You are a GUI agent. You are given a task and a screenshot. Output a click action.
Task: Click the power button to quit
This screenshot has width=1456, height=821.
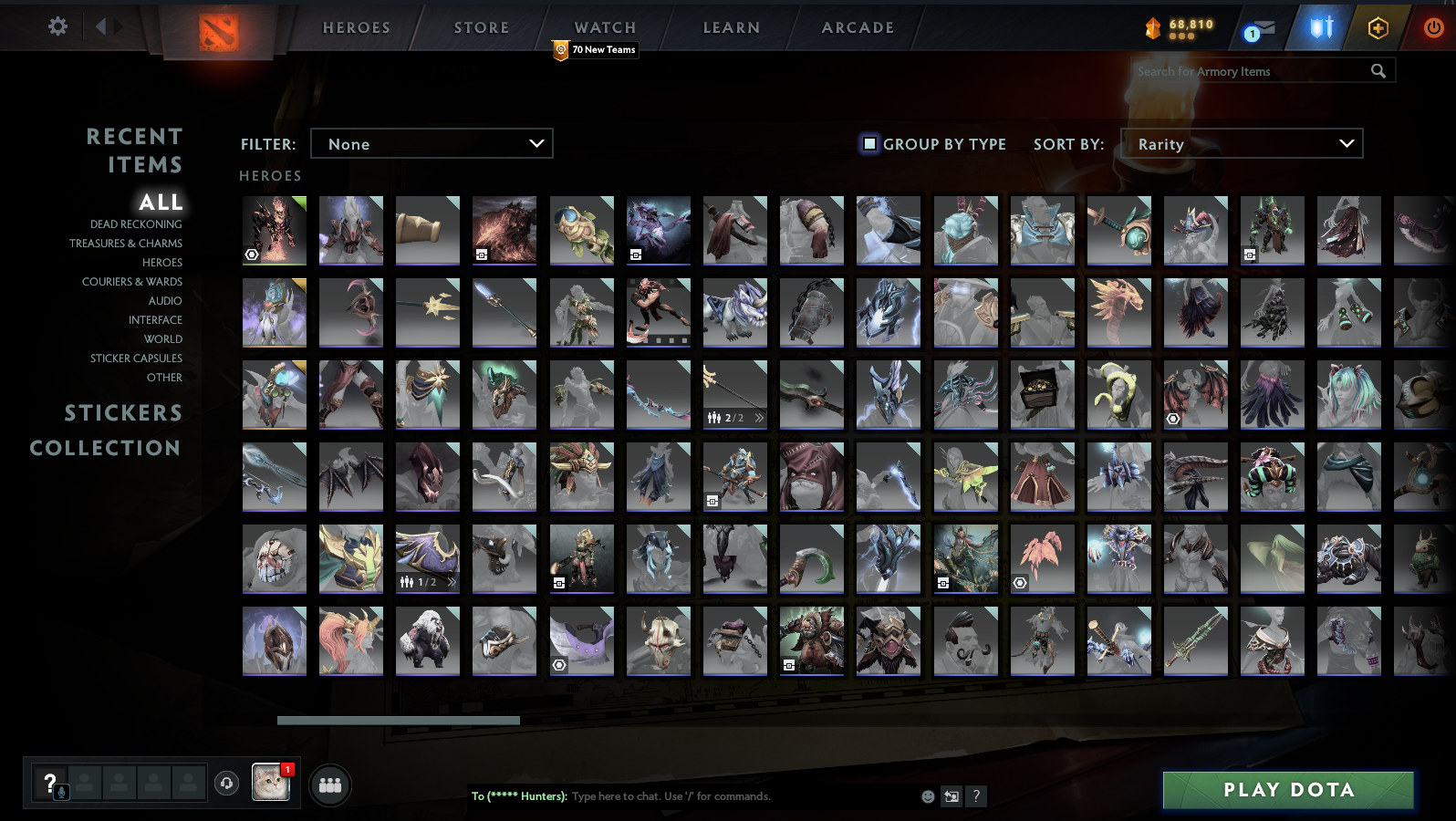point(1432,26)
